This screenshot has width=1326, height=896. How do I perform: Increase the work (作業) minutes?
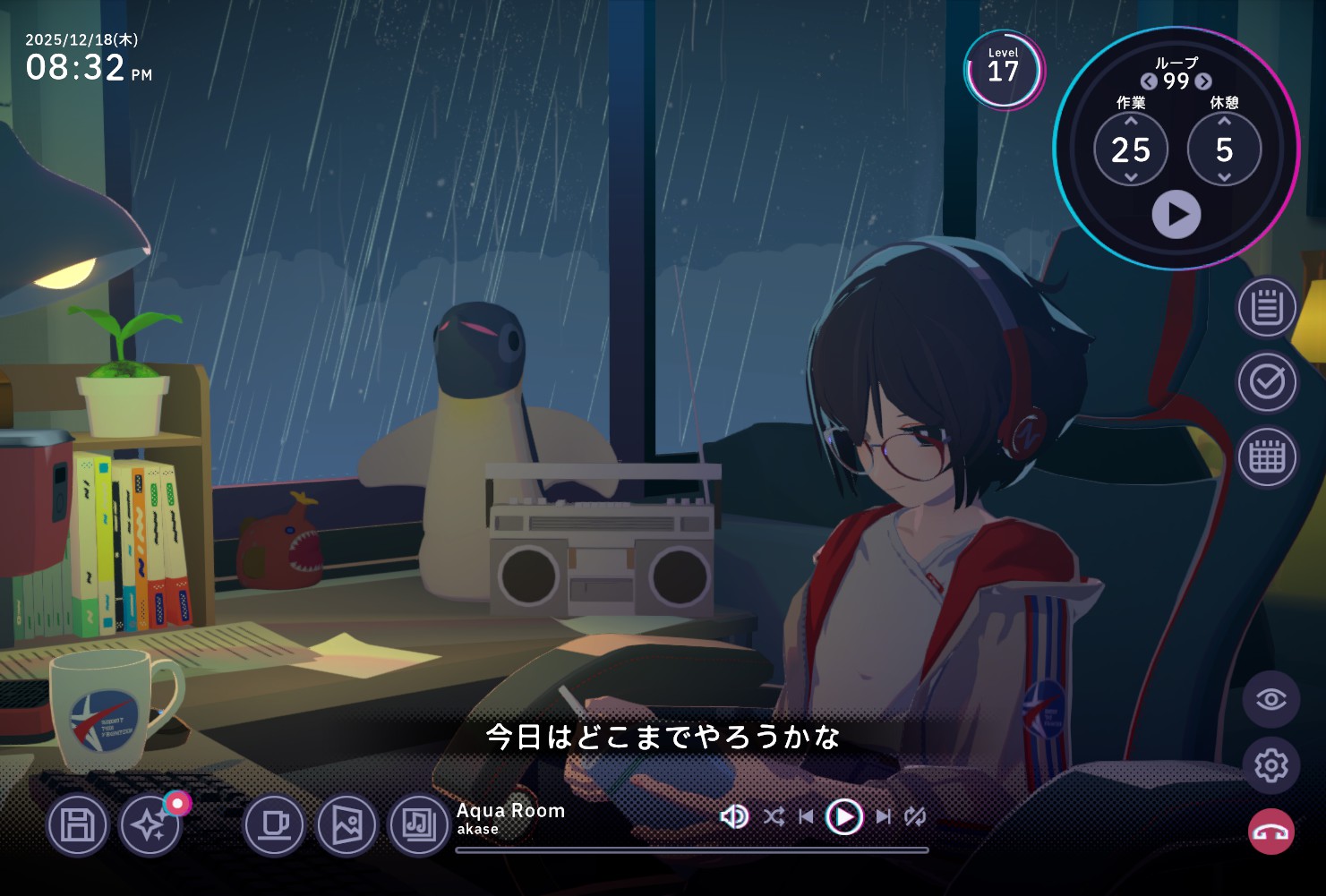[x=1131, y=121]
